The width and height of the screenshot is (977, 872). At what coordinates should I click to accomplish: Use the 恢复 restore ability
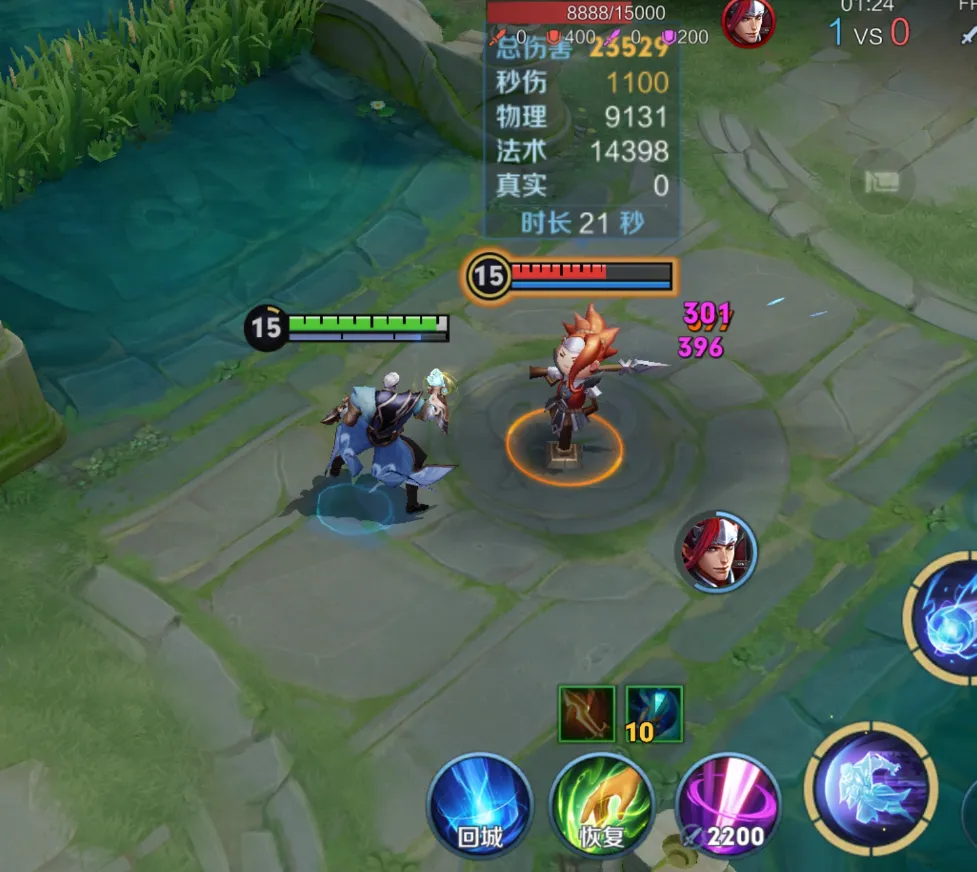(601, 806)
